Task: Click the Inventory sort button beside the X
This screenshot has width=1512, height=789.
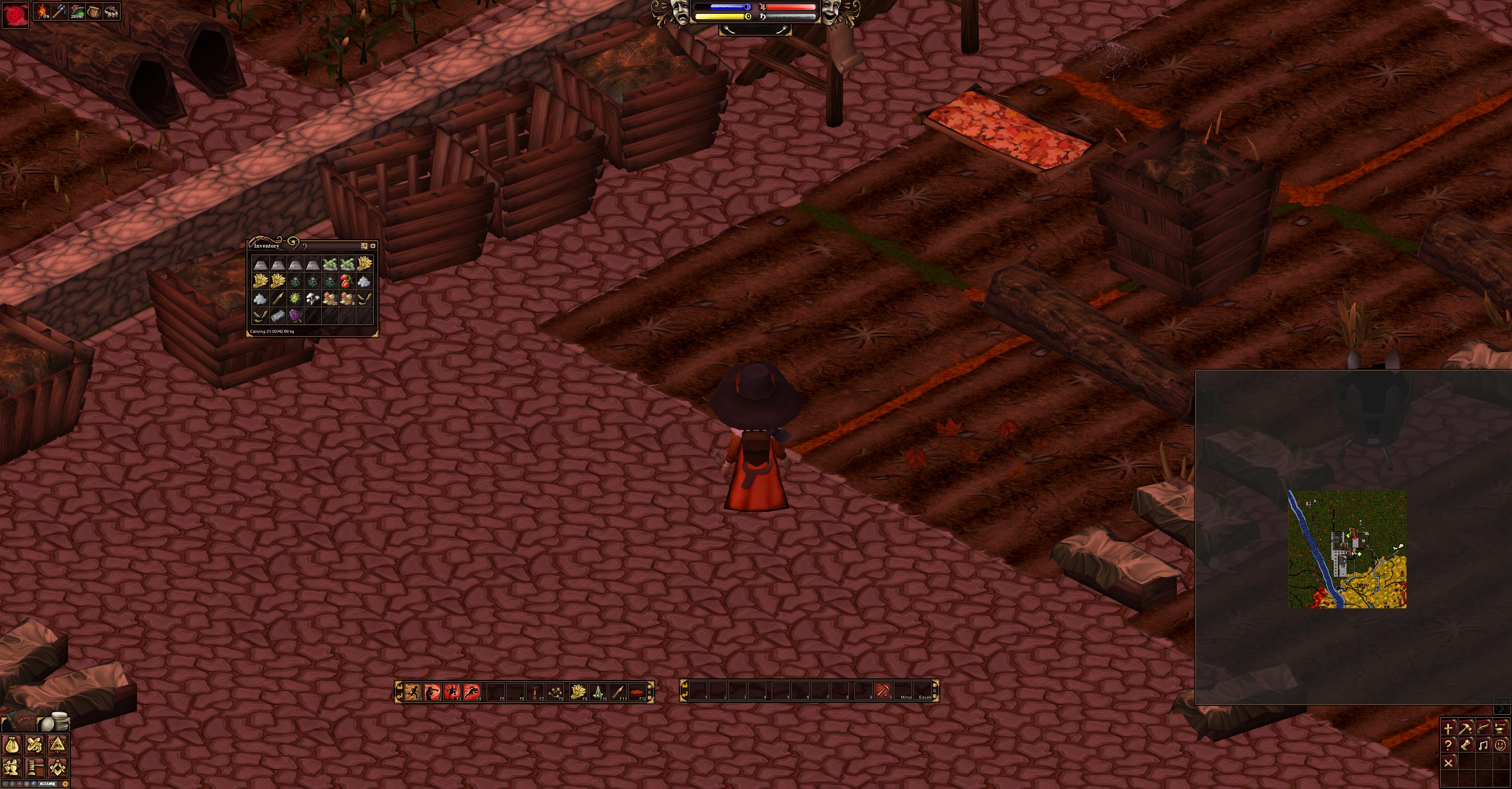Action: 364,246
